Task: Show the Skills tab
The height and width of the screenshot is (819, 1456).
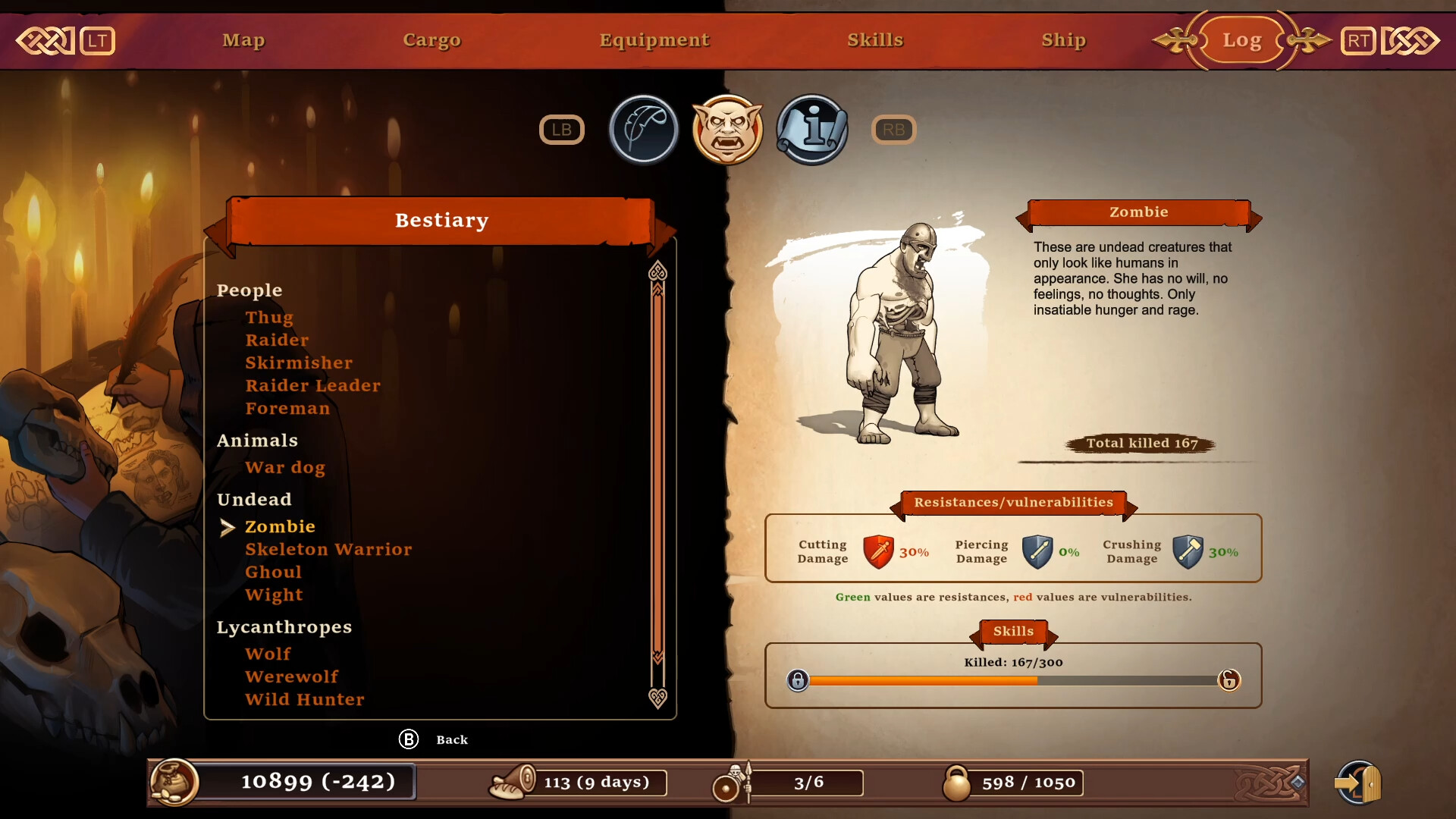Action: [875, 40]
